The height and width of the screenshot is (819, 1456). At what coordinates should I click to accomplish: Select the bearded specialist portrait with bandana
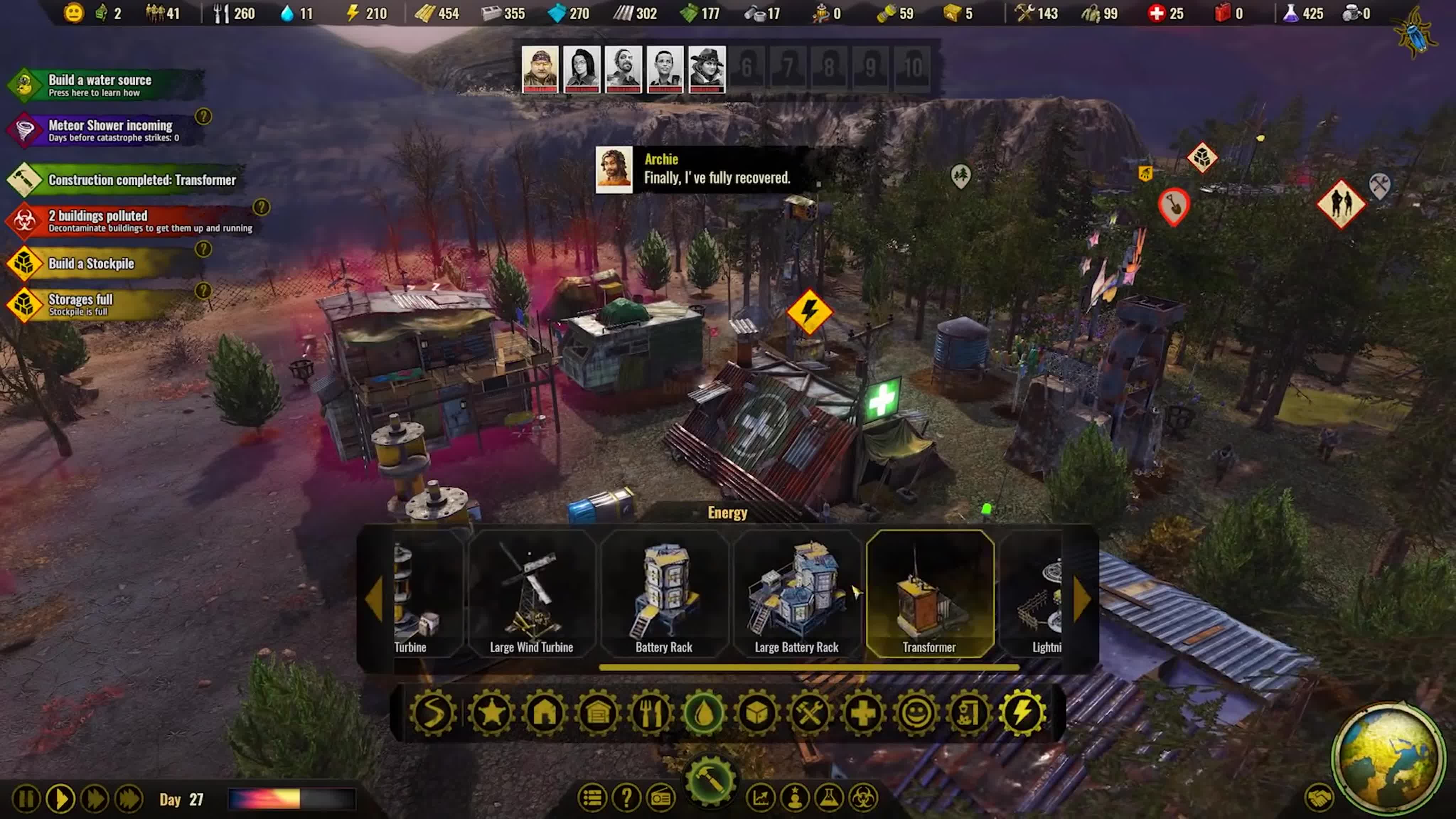[540, 69]
